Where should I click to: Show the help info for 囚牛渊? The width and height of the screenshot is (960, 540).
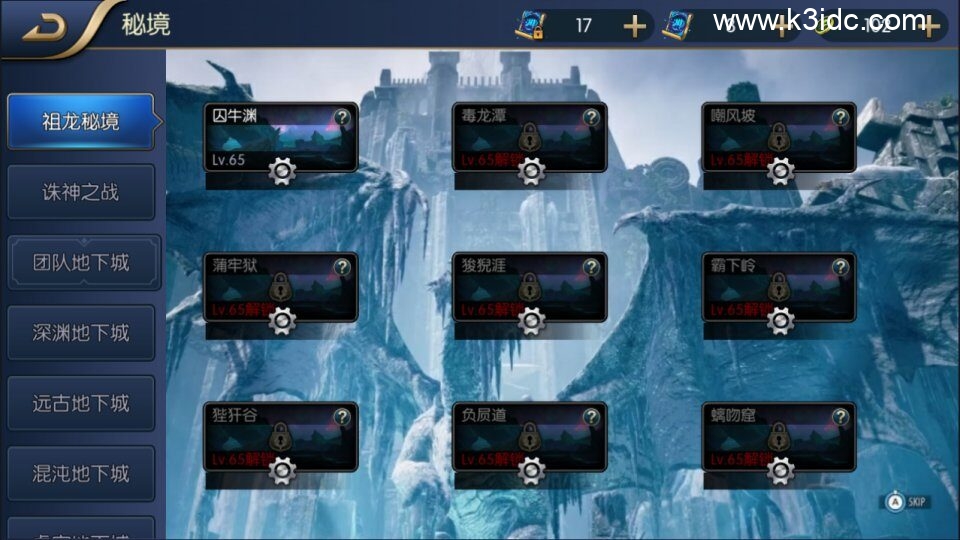pos(343,117)
